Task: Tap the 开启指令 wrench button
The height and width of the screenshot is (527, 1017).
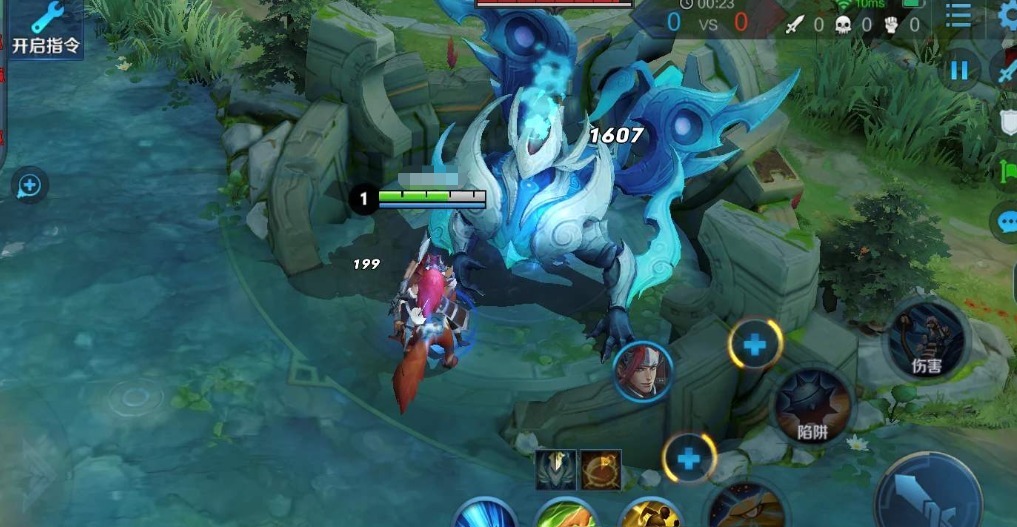Action: pyautogui.click(x=44, y=28)
